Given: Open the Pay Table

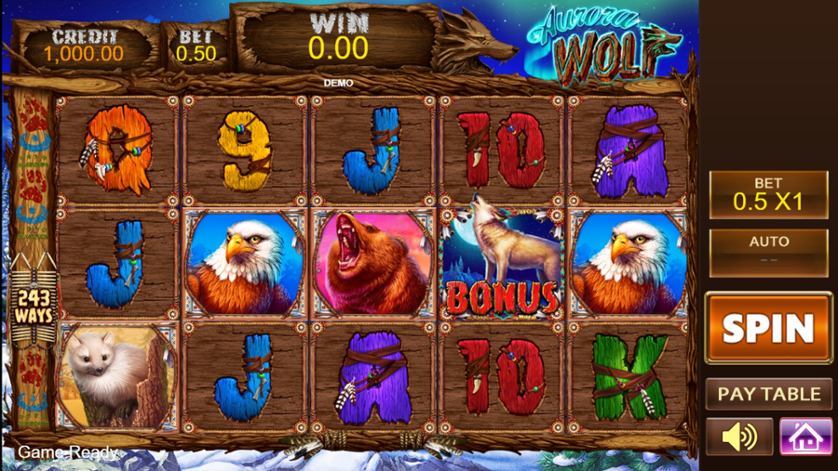Looking at the screenshot, I should point(768,393).
